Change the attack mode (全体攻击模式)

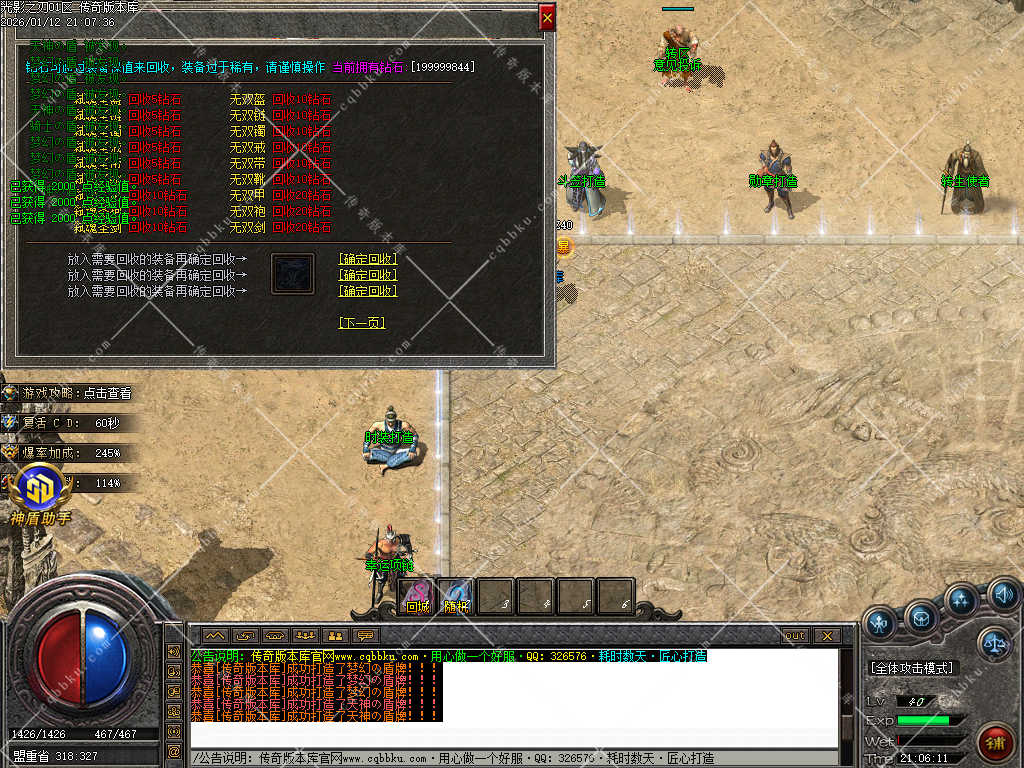pyautogui.click(x=913, y=667)
